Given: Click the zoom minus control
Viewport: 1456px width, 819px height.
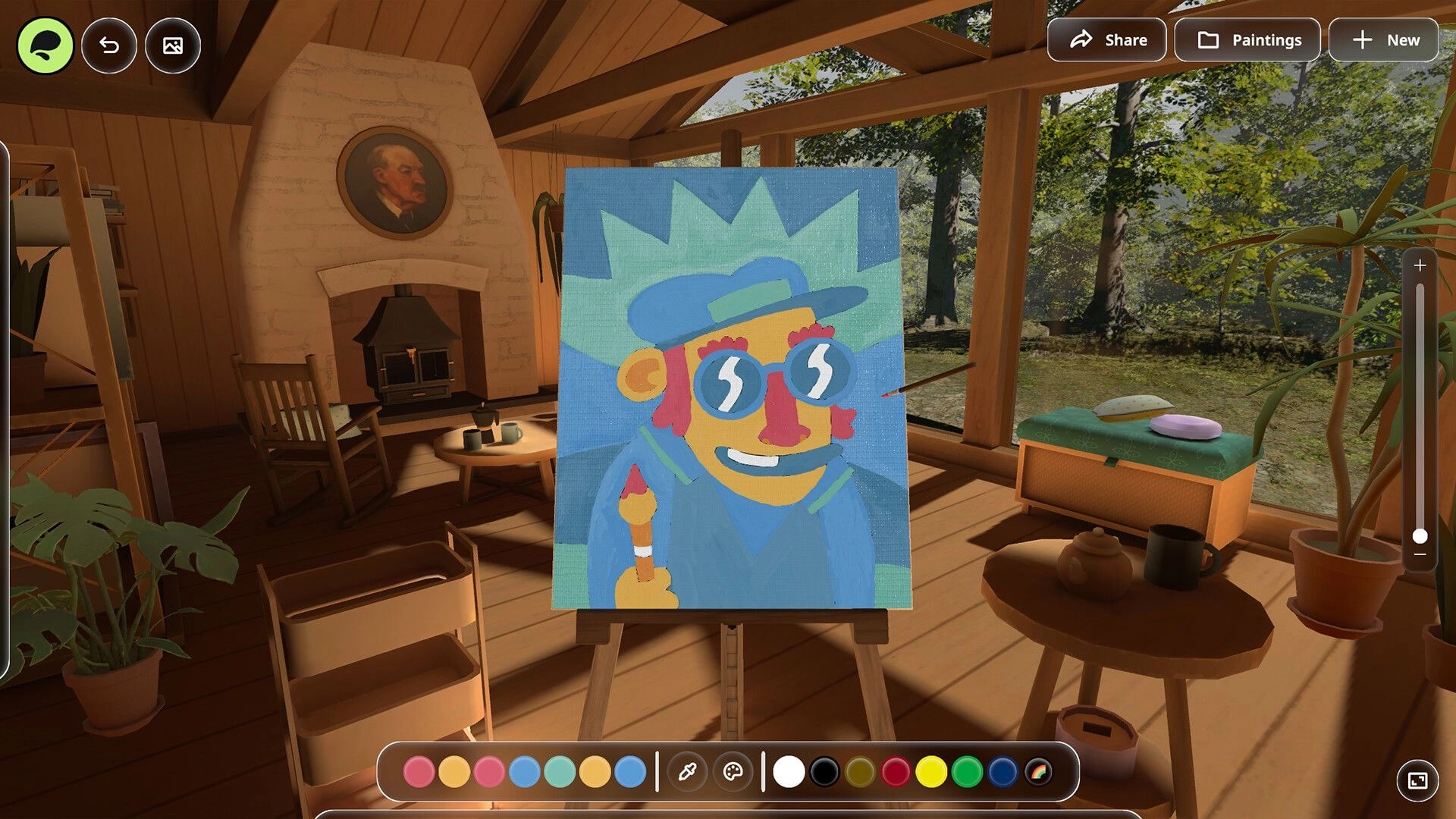Looking at the screenshot, I should click(1420, 554).
